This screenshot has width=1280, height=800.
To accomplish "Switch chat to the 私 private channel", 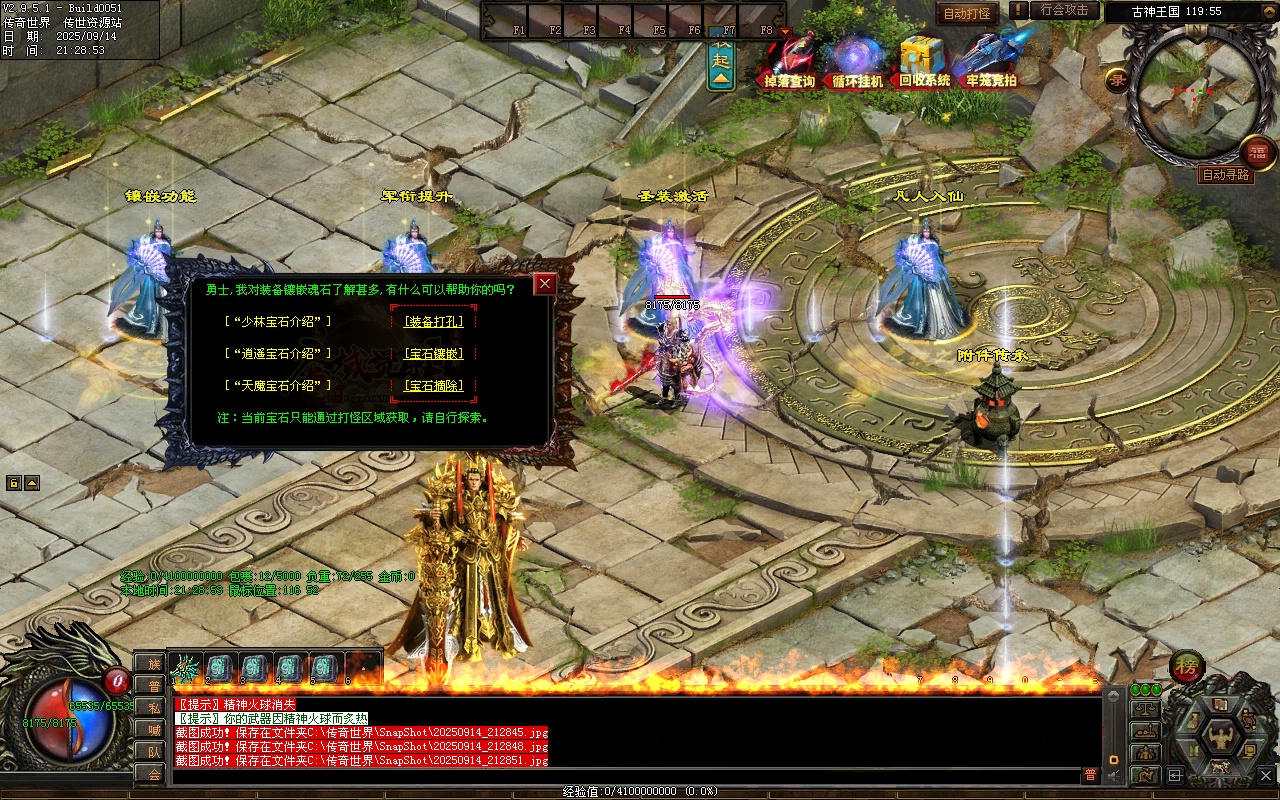I will point(153,708).
